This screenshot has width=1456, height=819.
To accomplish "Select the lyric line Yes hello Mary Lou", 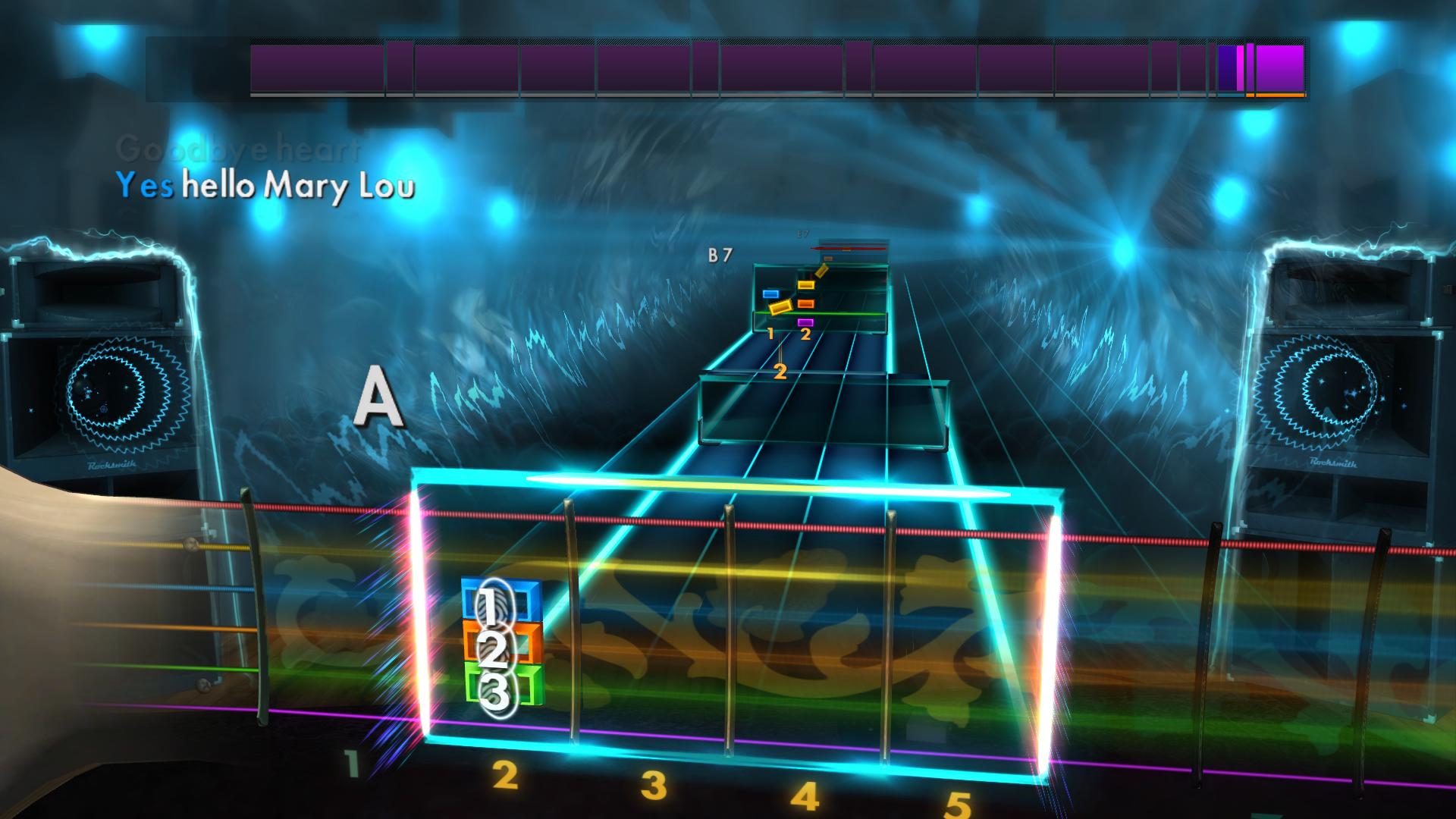I will 265,185.
